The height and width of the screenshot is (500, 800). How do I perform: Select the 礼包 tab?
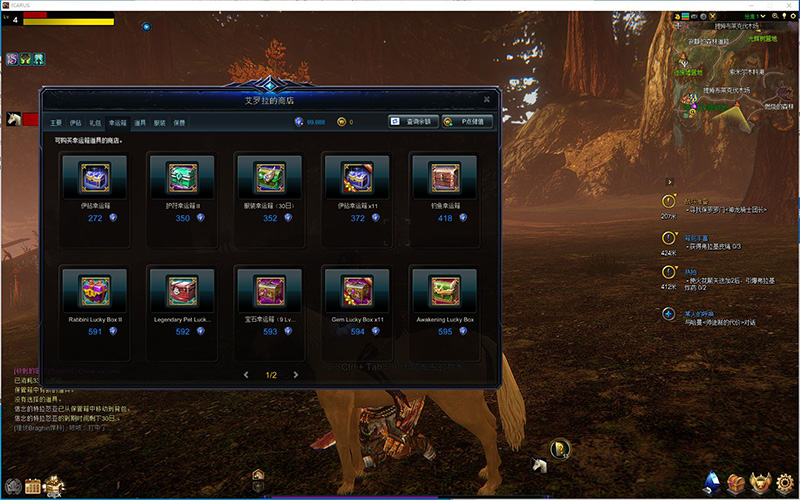(x=95, y=122)
